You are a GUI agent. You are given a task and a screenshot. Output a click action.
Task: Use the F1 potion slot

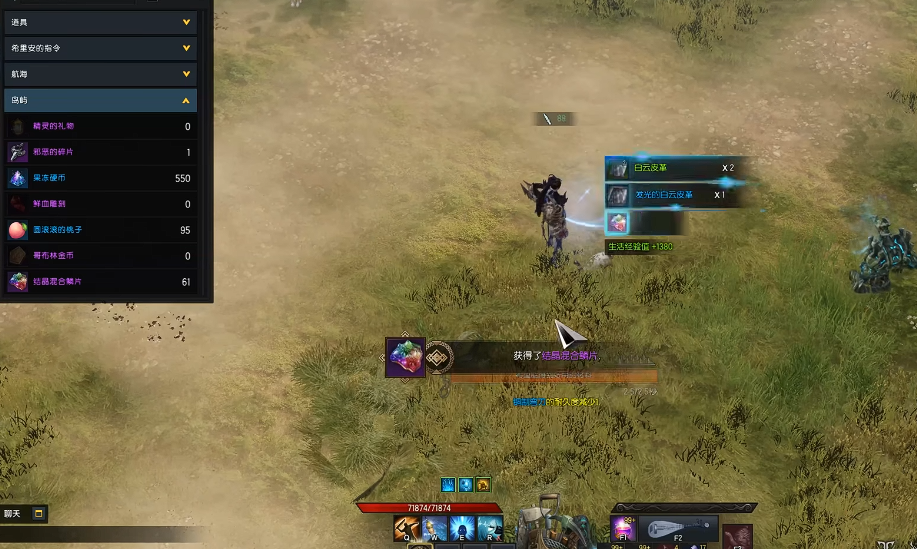624,528
